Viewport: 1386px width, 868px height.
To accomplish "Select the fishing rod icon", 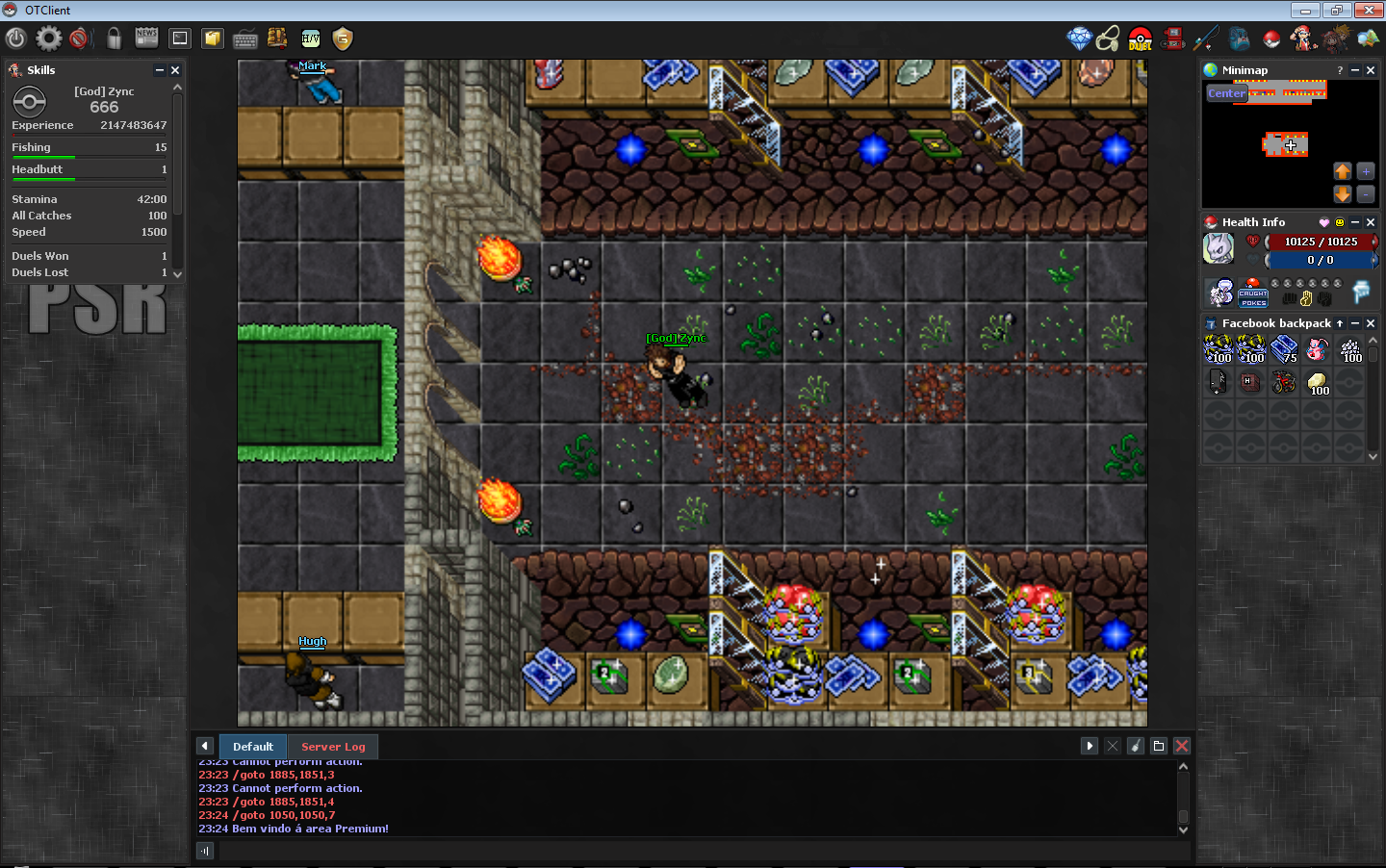I will (x=1206, y=38).
